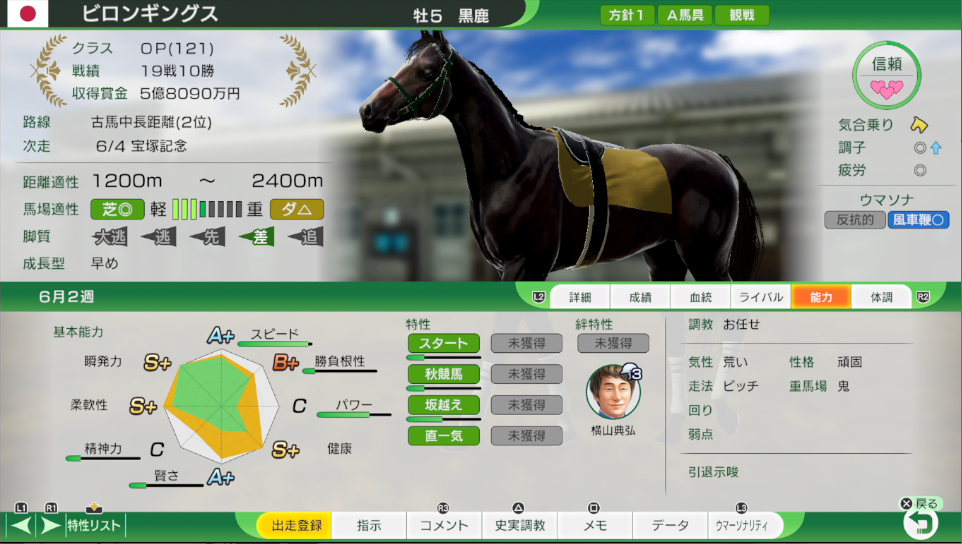This screenshot has height=544, width=962.
Task: Go back with the return arrow button
Action: [919, 522]
